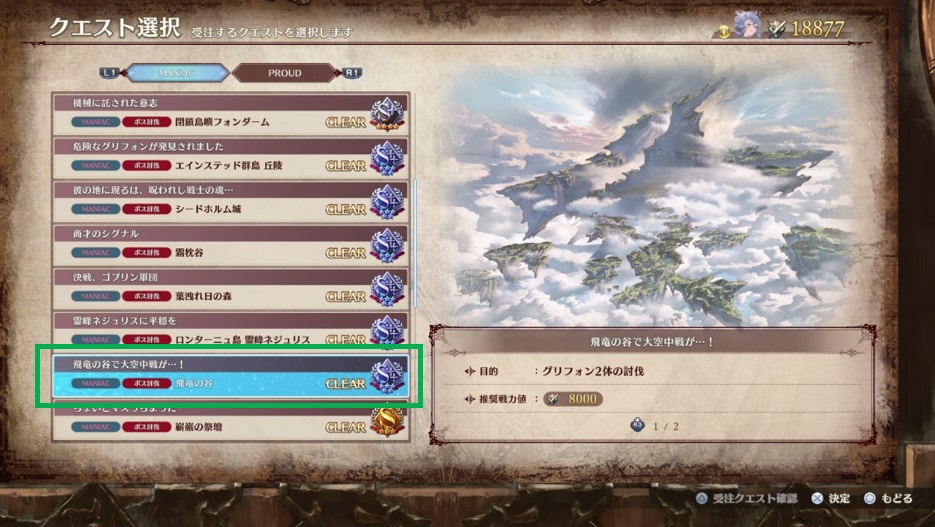
Task: Select the quest 機械に託された意志
Action: coord(230,113)
